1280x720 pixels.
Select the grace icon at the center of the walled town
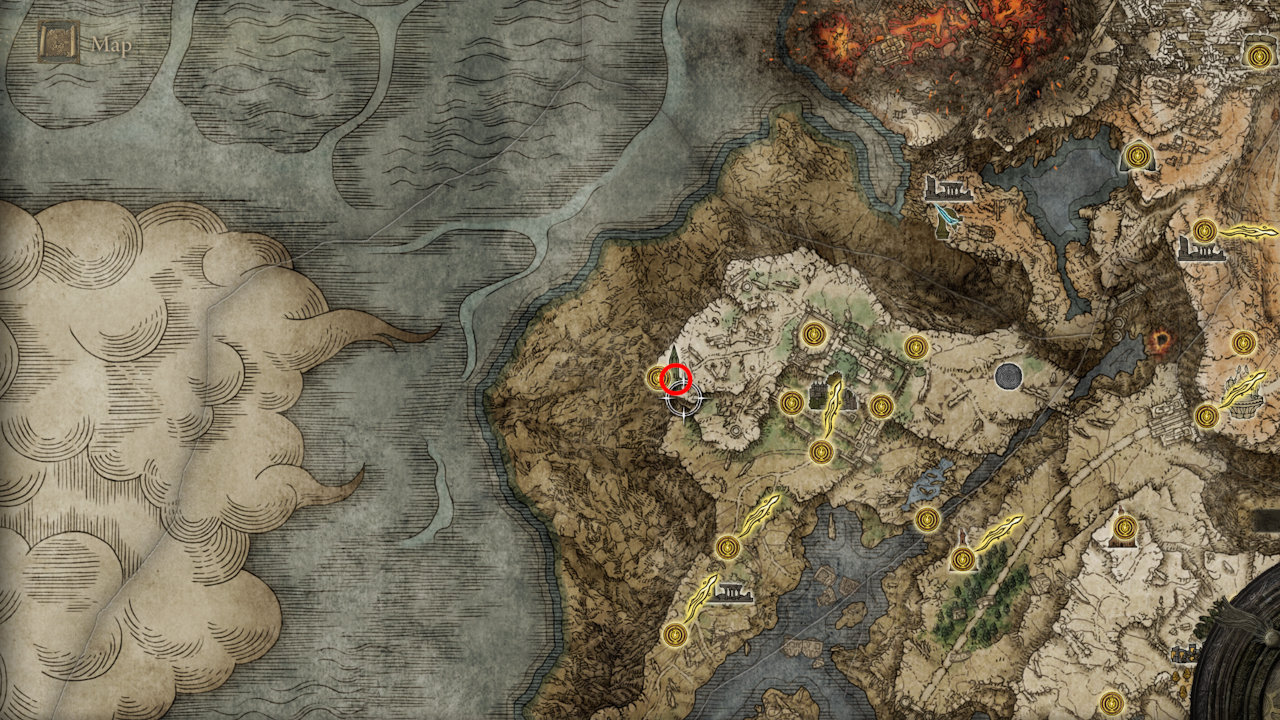pos(812,336)
